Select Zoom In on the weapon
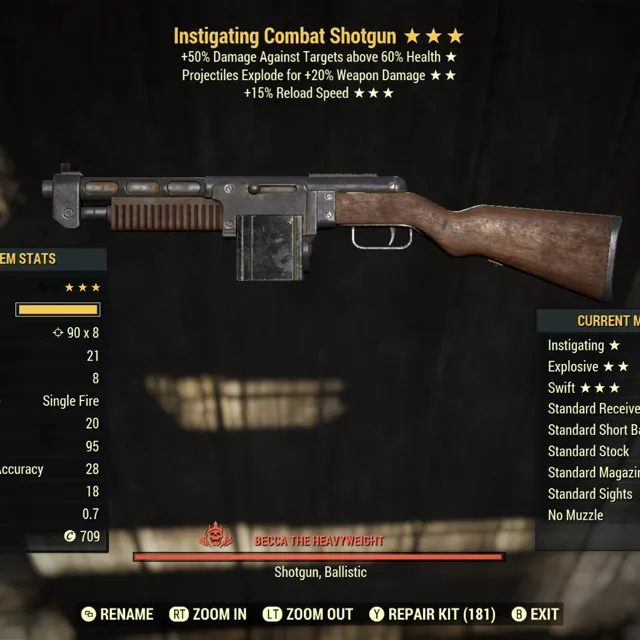This screenshot has height=640, width=640. tap(208, 614)
